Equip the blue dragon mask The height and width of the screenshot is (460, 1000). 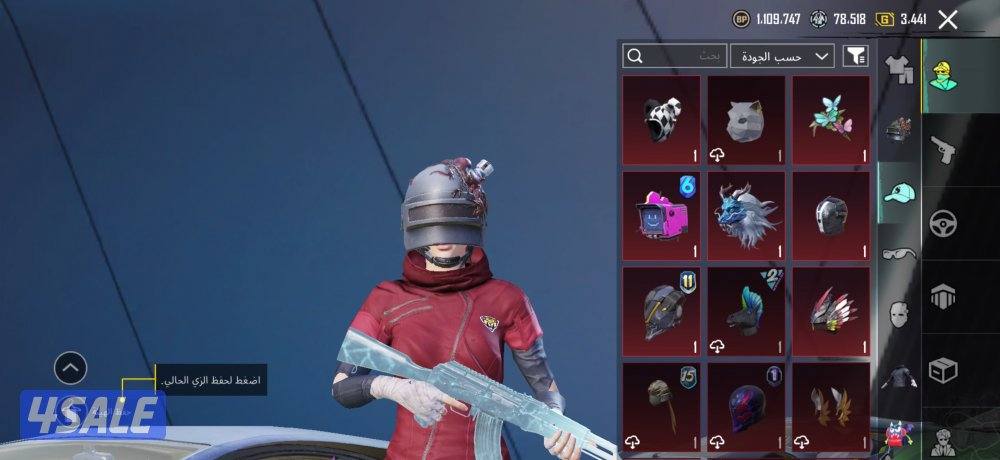[x=746, y=215]
